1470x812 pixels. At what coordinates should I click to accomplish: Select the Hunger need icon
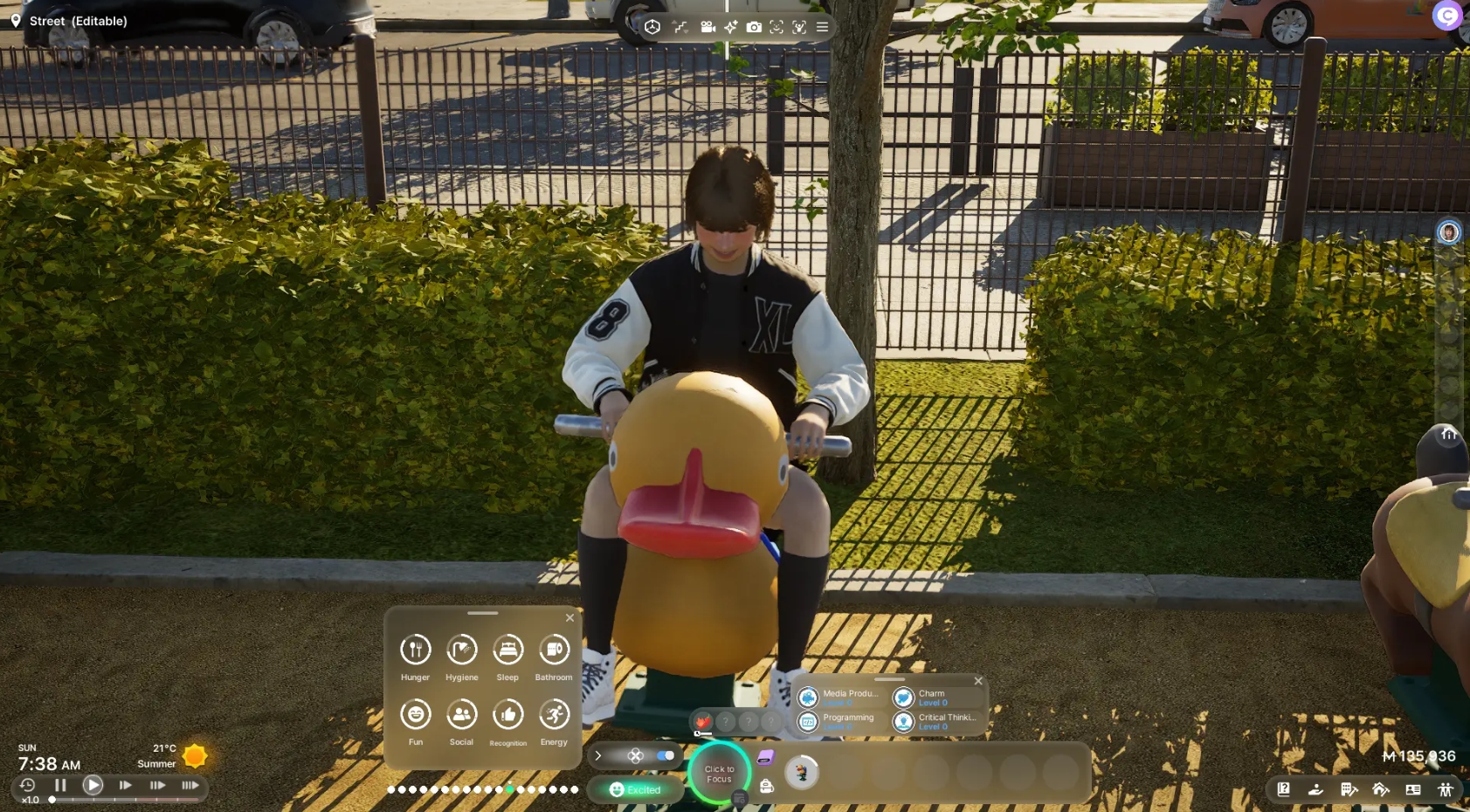[x=416, y=650]
